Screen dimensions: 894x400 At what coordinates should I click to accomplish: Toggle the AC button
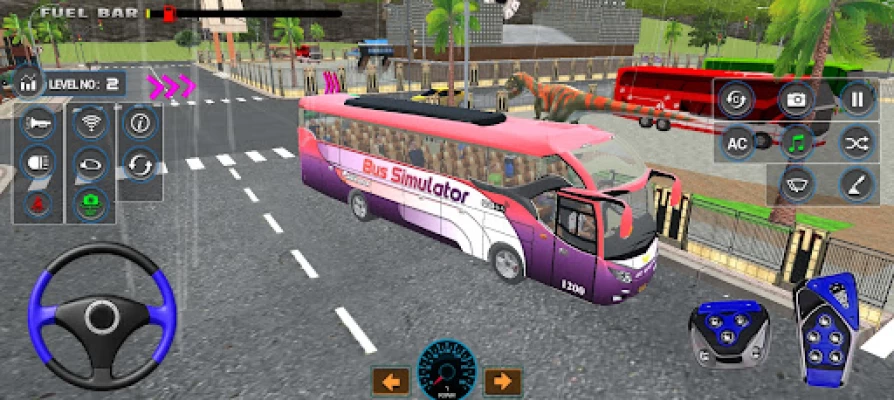coord(737,144)
